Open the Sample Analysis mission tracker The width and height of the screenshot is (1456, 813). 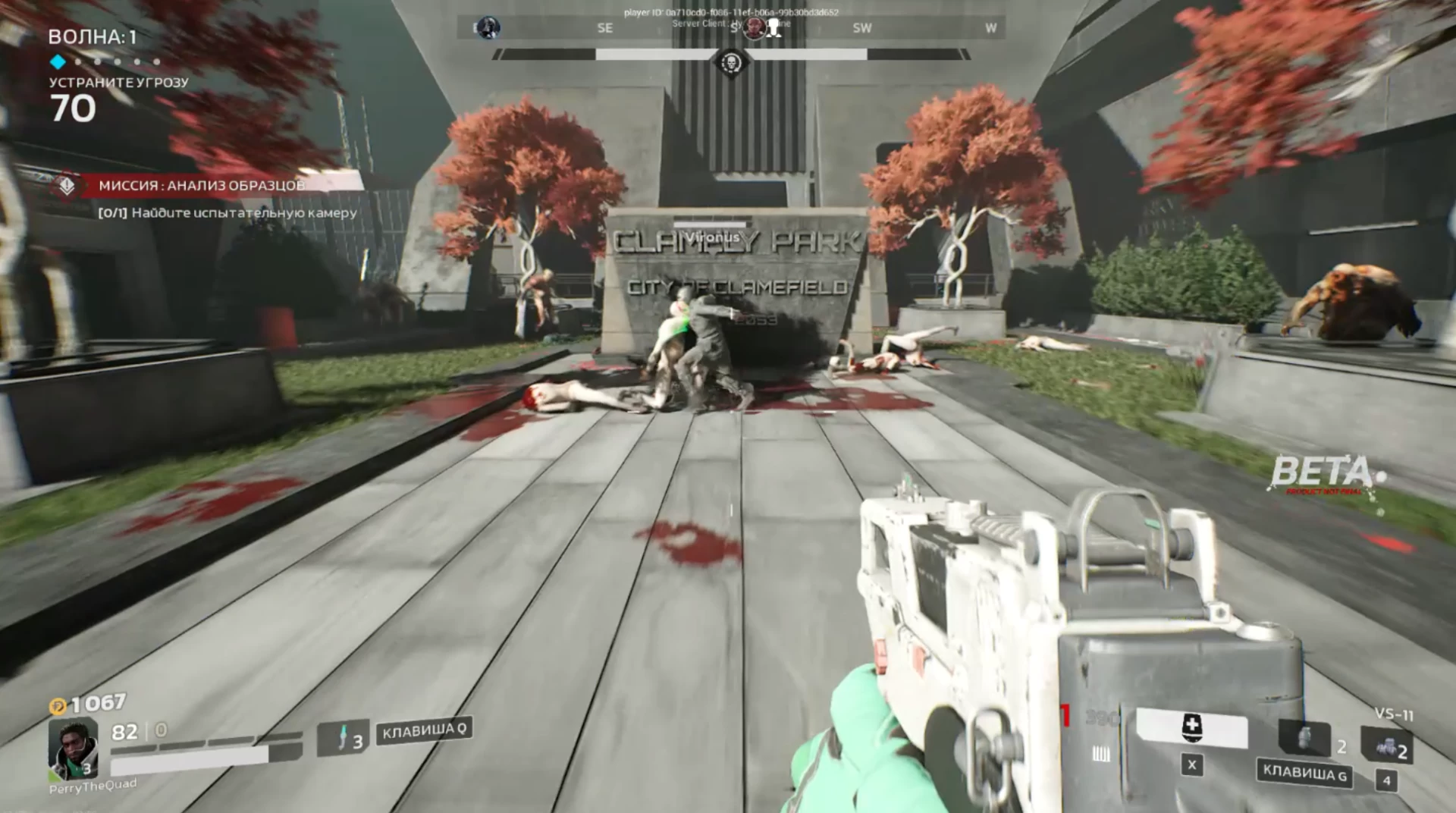pos(202,185)
